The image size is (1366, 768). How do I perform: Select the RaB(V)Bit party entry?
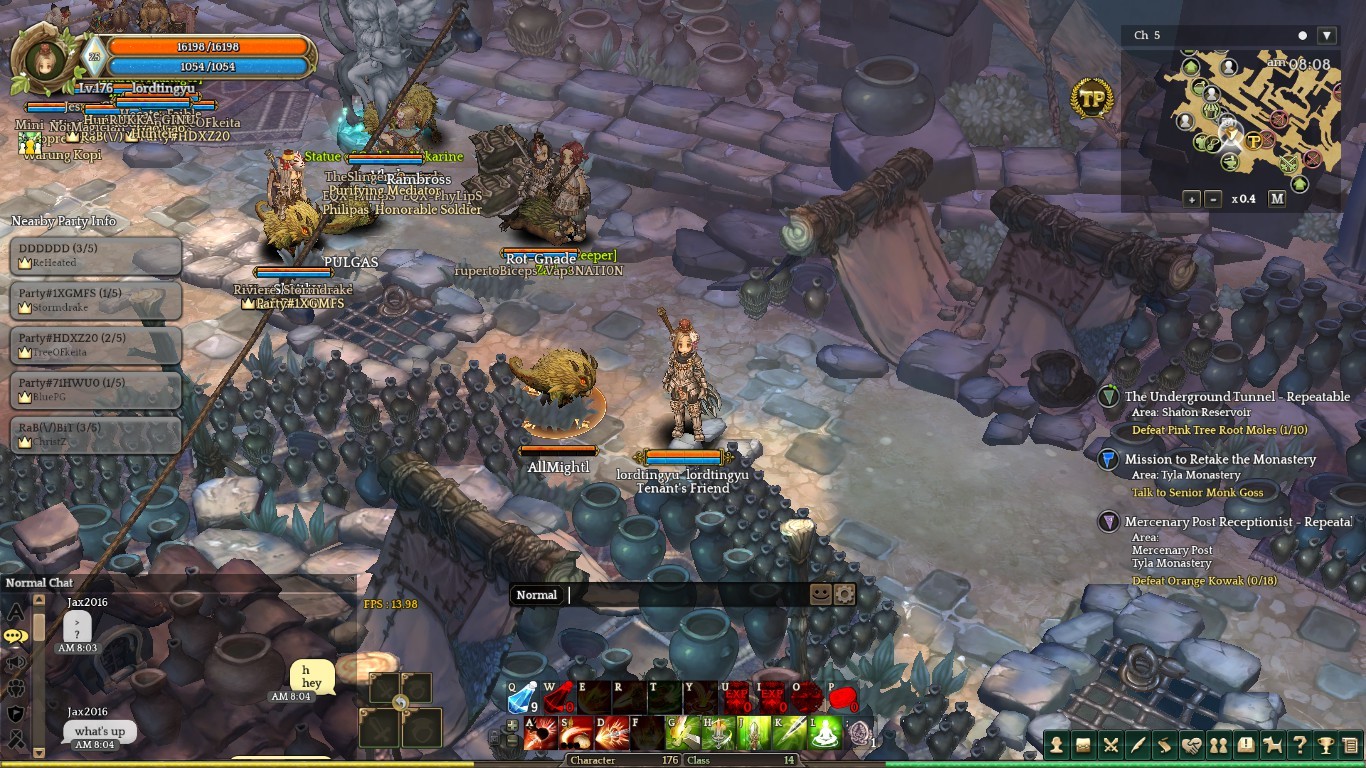click(x=96, y=434)
